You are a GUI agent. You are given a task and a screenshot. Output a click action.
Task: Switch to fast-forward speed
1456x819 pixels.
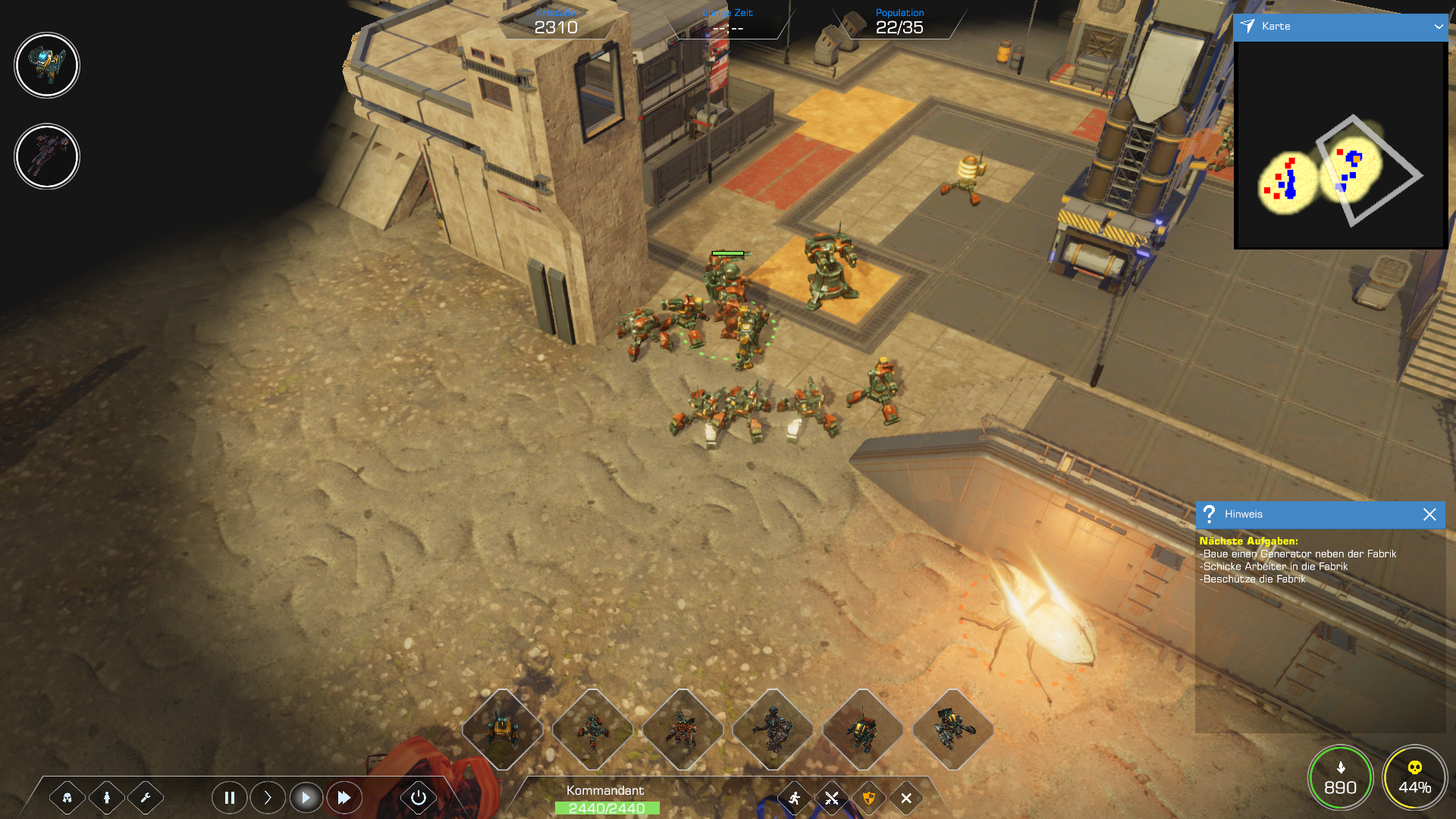(344, 798)
